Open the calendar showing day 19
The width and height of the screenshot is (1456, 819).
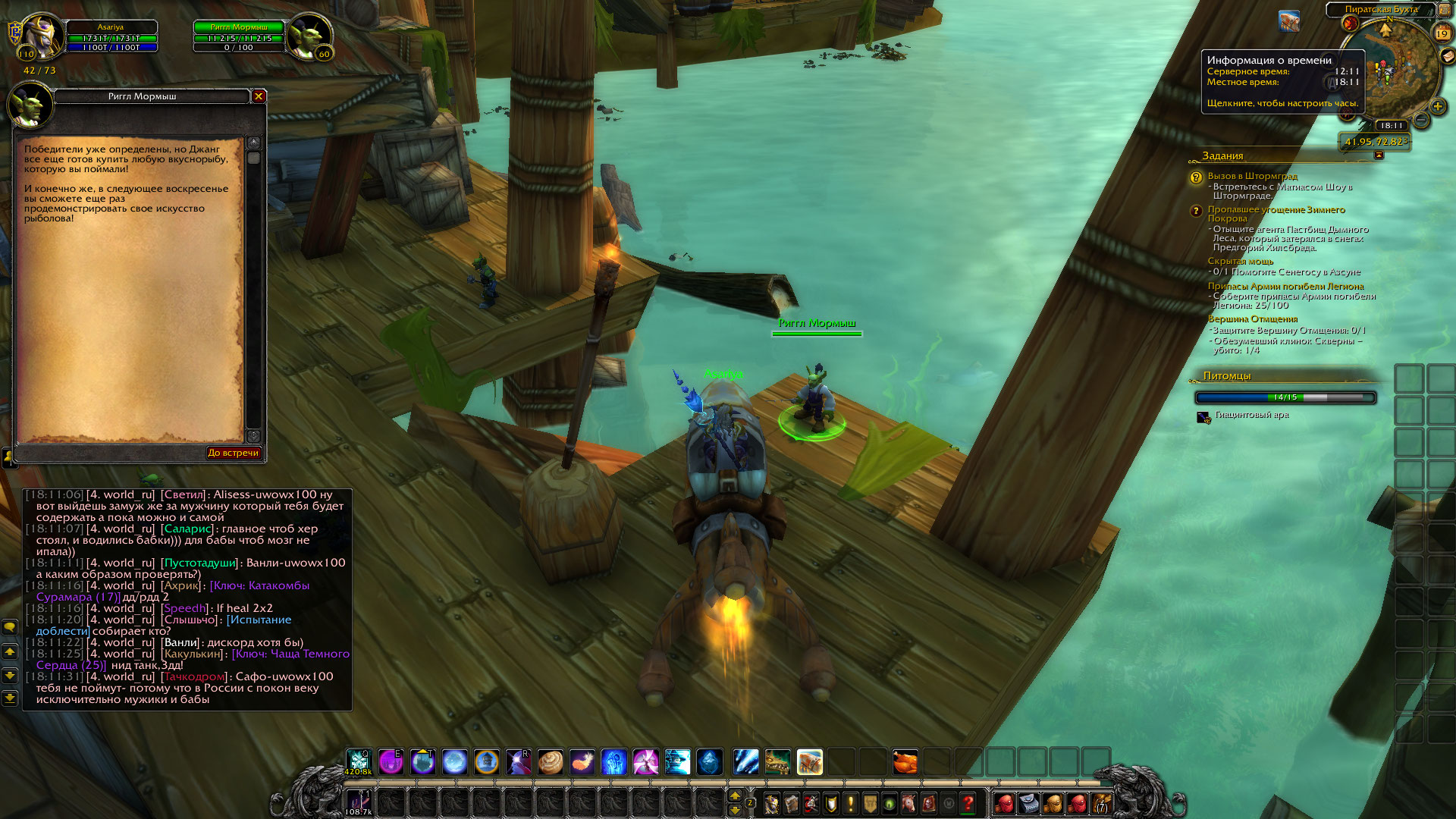[1442, 33]
